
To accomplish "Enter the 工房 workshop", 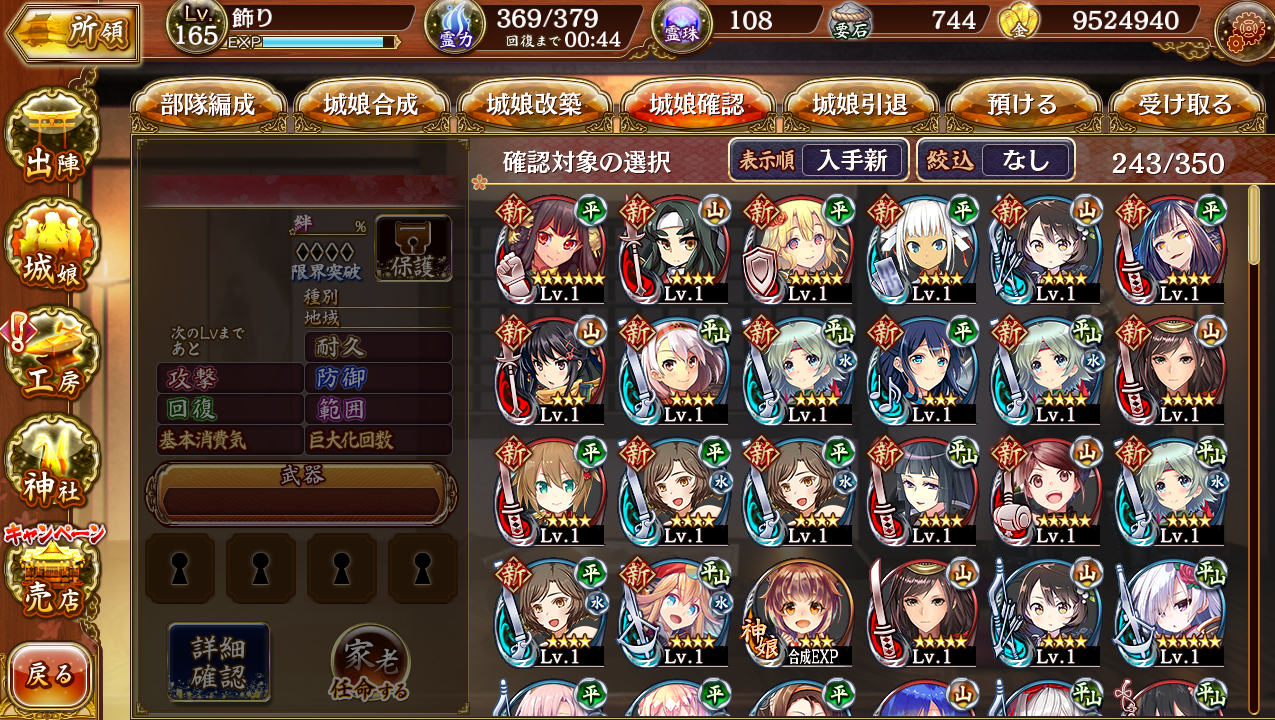I will (52, 358).
